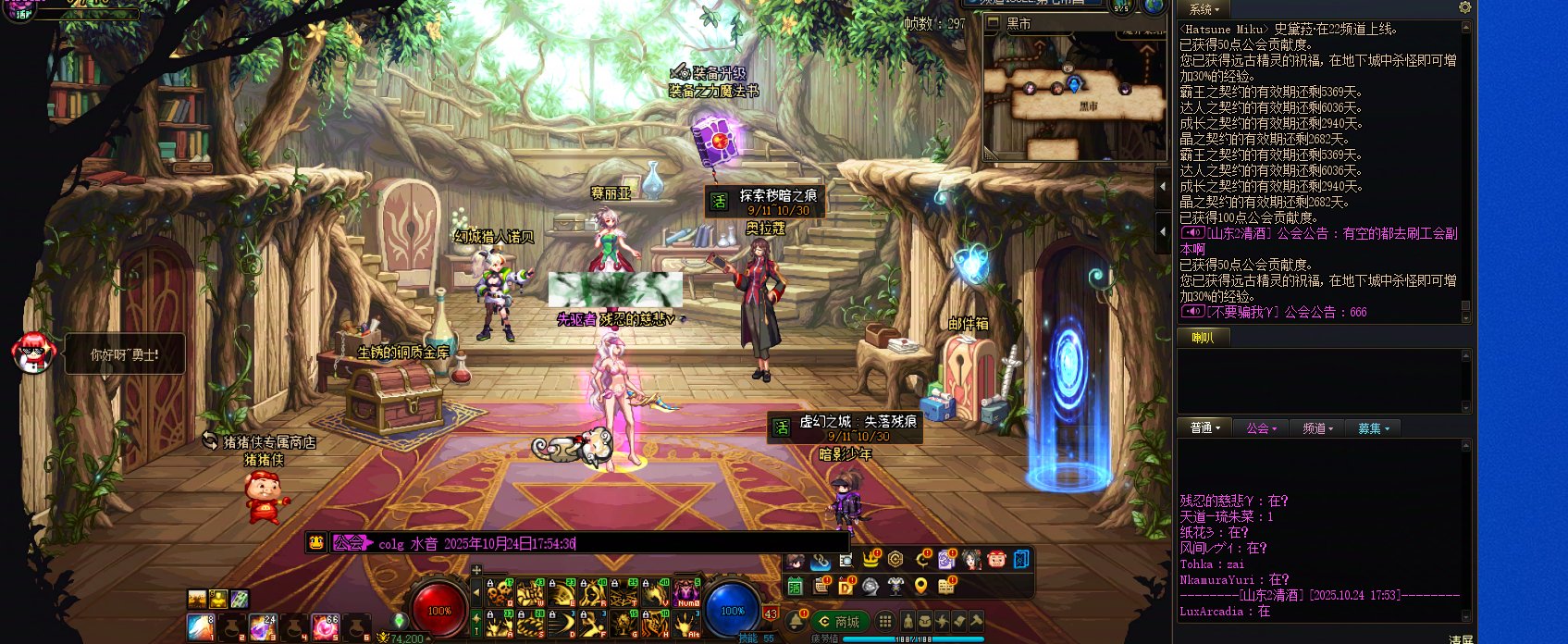Open the 商城 cash shop
This screenshot has height=644, width=1568.
click(x=840, y=622)
